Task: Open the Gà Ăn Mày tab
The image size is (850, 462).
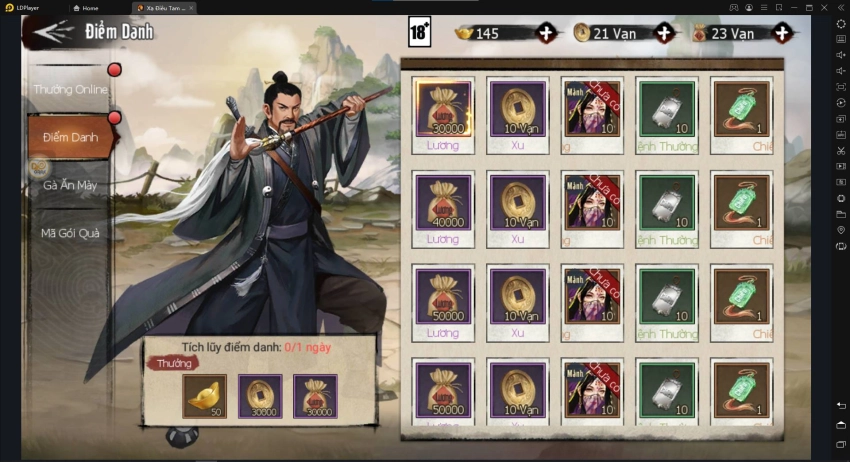Action: [x=70, y=185]
